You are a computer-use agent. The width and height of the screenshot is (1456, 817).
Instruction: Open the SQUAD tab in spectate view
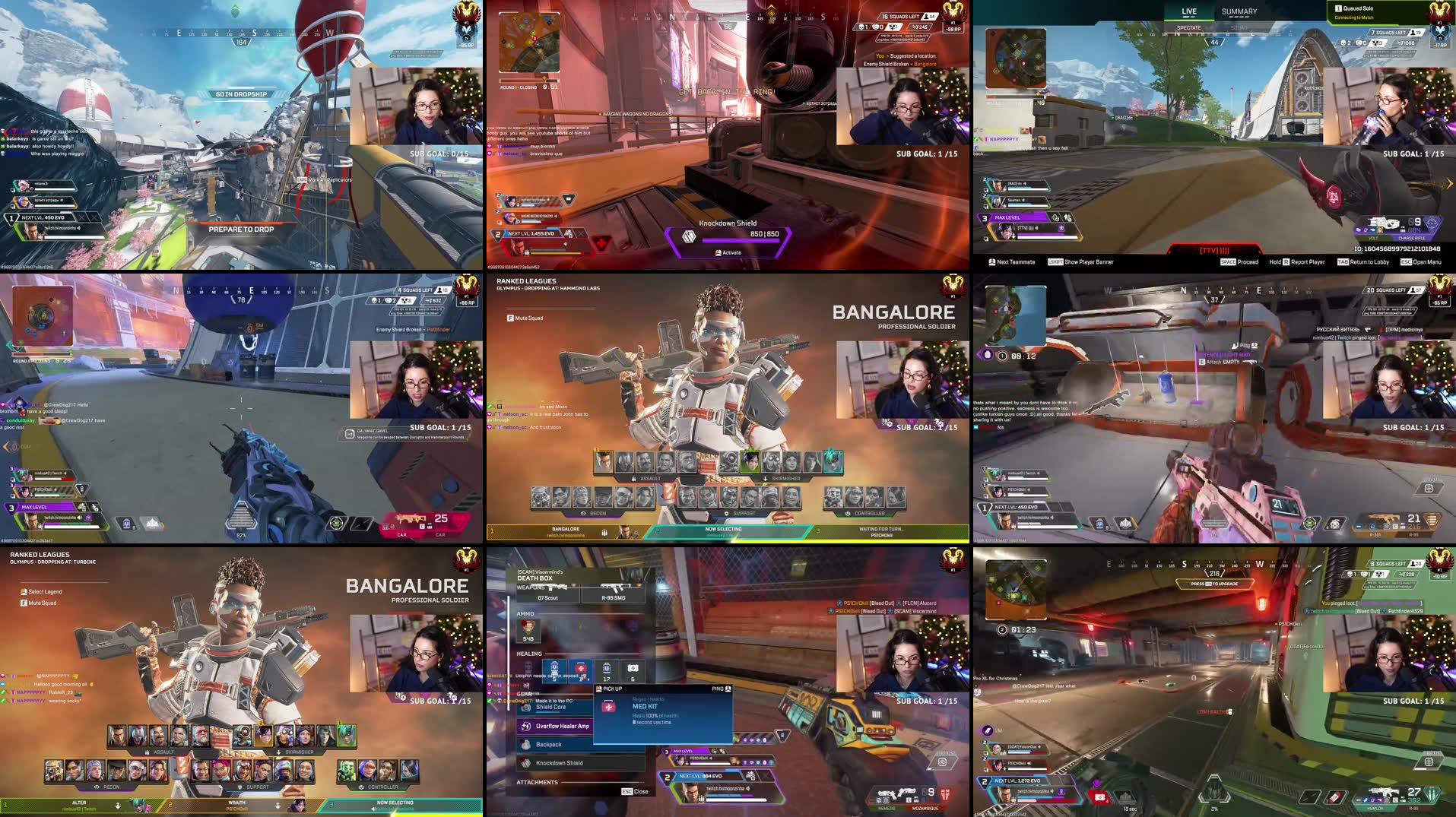click(1239, 27)
